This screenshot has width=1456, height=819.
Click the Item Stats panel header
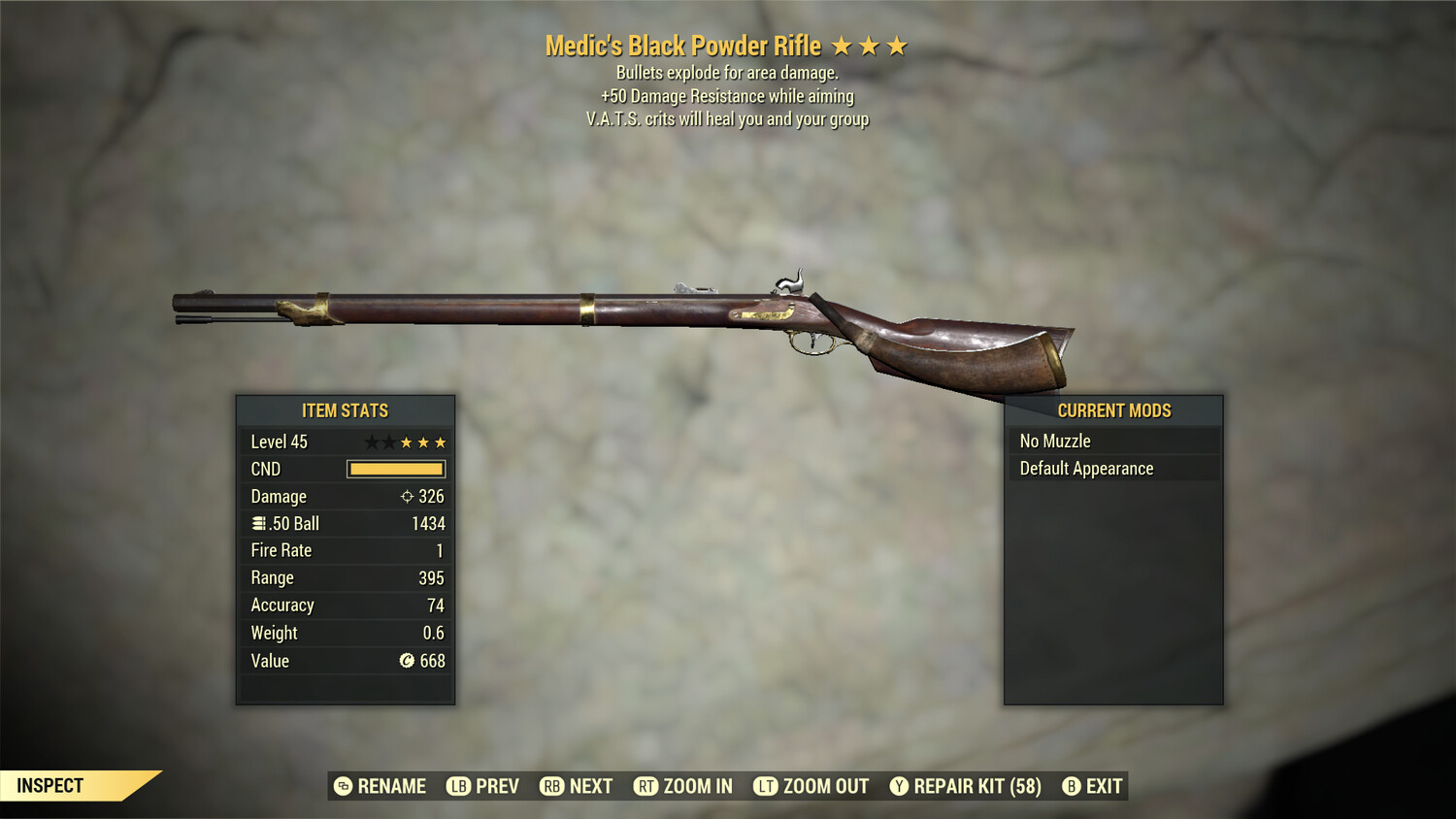click(x=345, y=410)
